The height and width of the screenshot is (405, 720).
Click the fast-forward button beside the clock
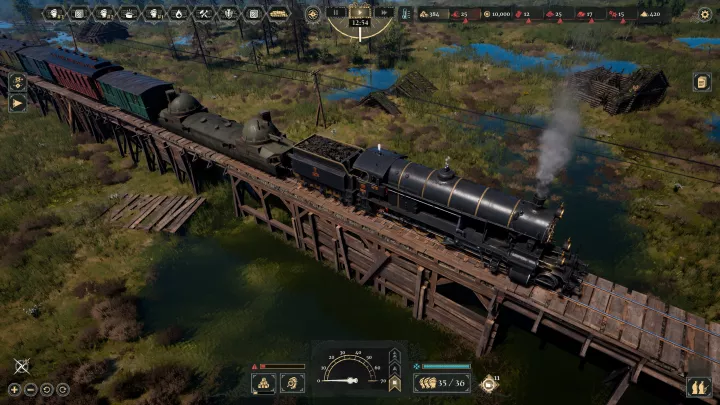(385, 12)
